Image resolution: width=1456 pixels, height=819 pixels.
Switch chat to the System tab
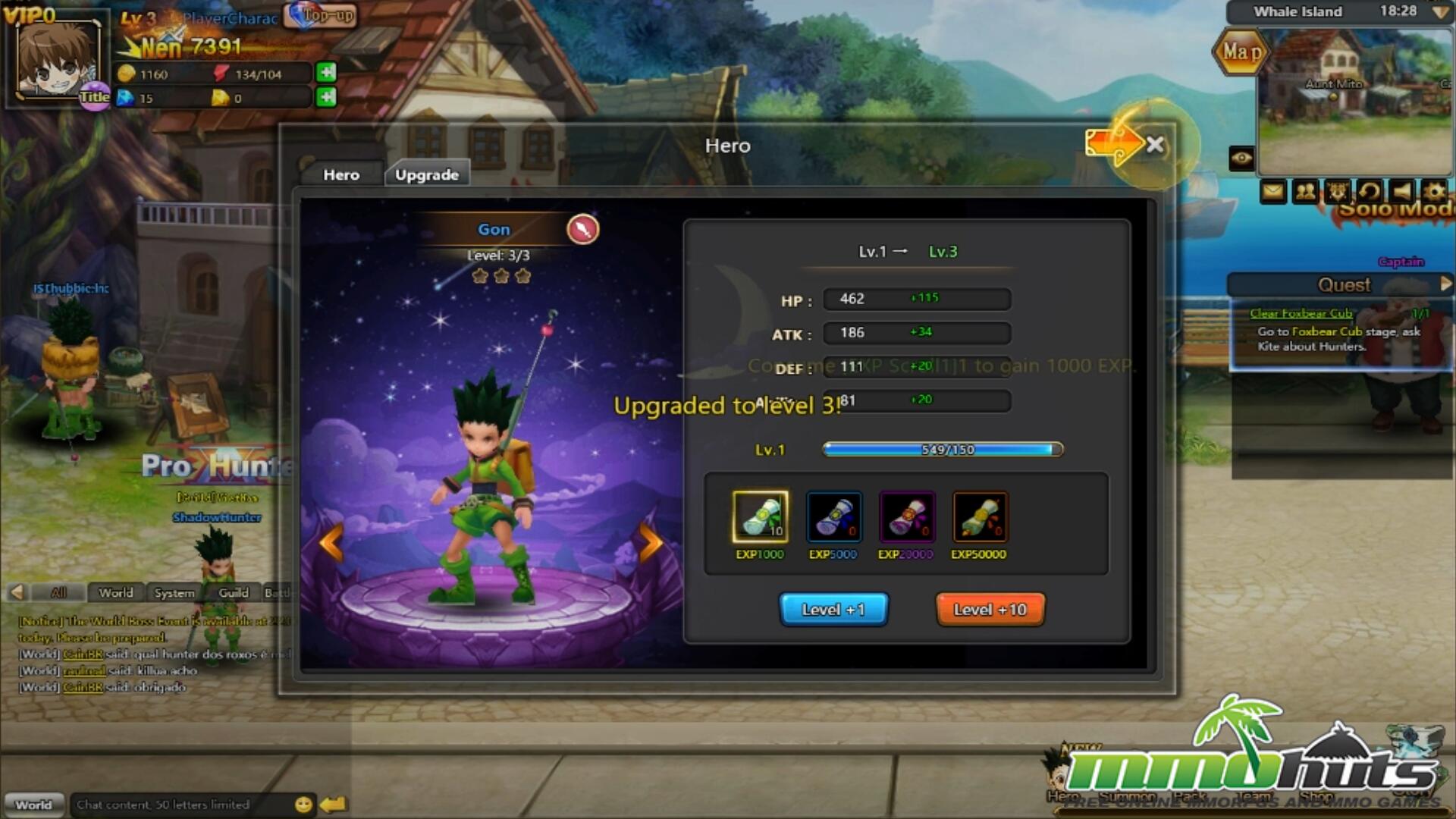tap(174, 593)
